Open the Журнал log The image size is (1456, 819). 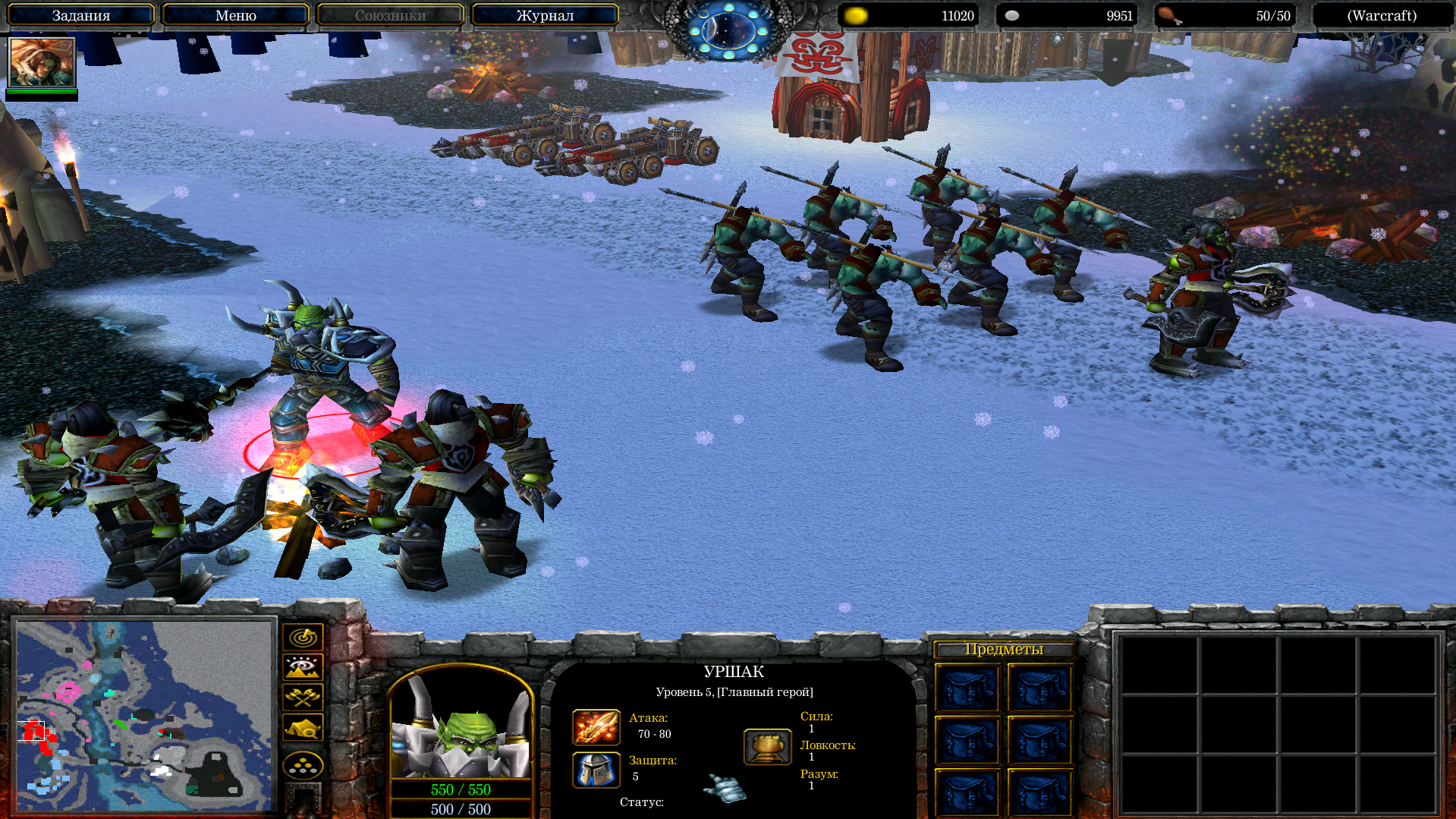[545, 15]
